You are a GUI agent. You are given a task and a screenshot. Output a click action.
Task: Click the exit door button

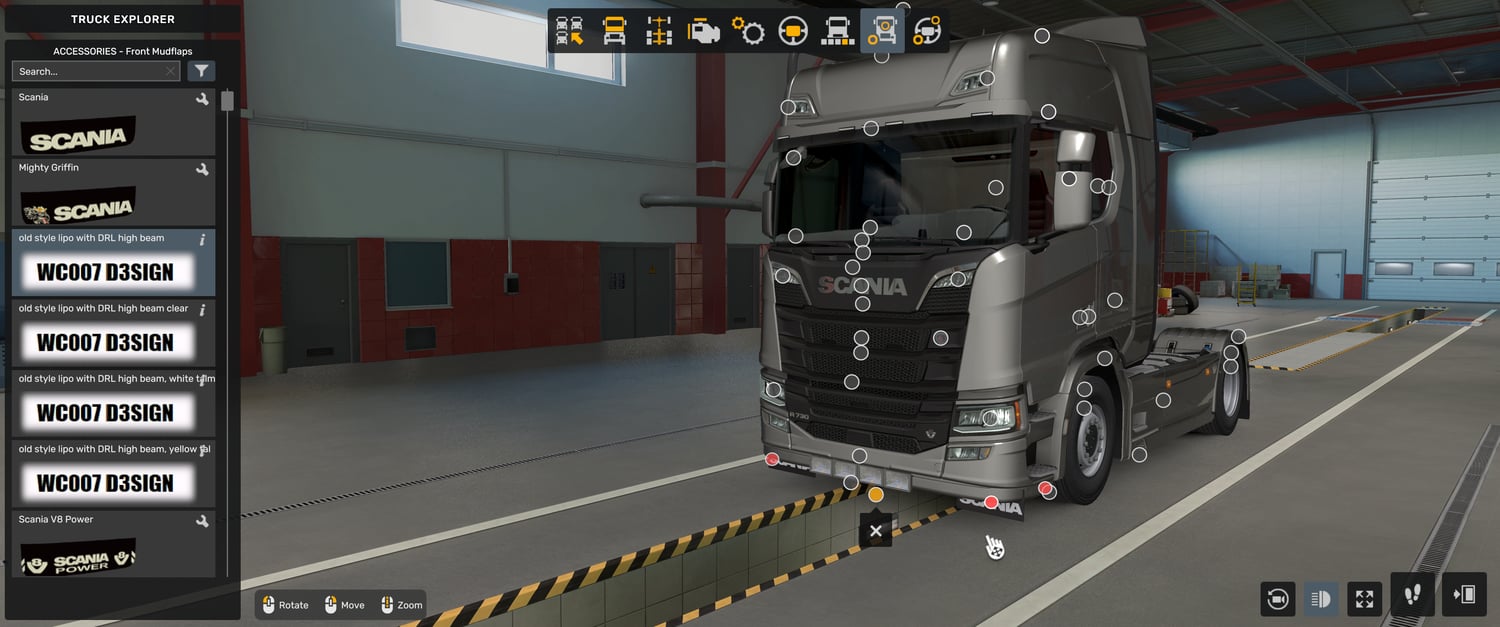click(x=1464, y=595)
